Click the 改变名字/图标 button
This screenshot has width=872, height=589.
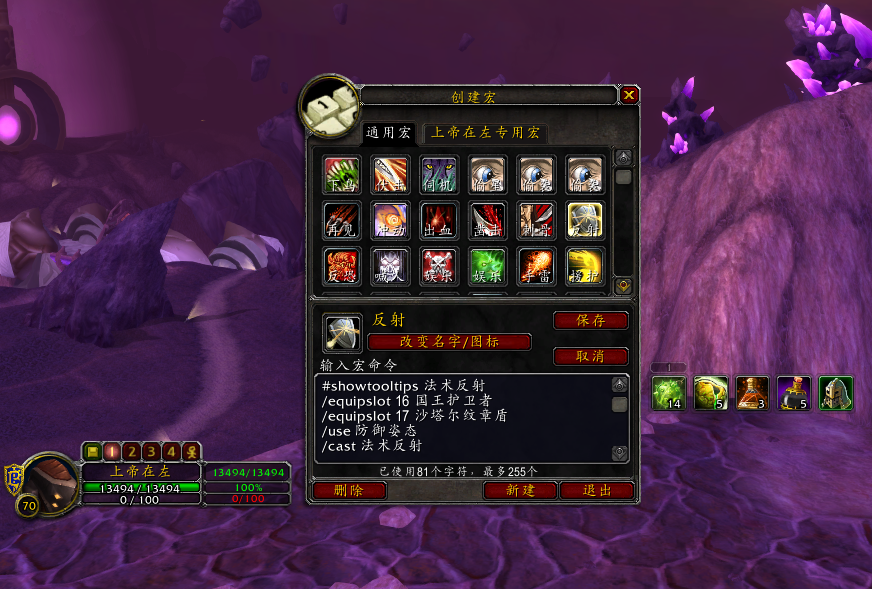tap(449, 342)
